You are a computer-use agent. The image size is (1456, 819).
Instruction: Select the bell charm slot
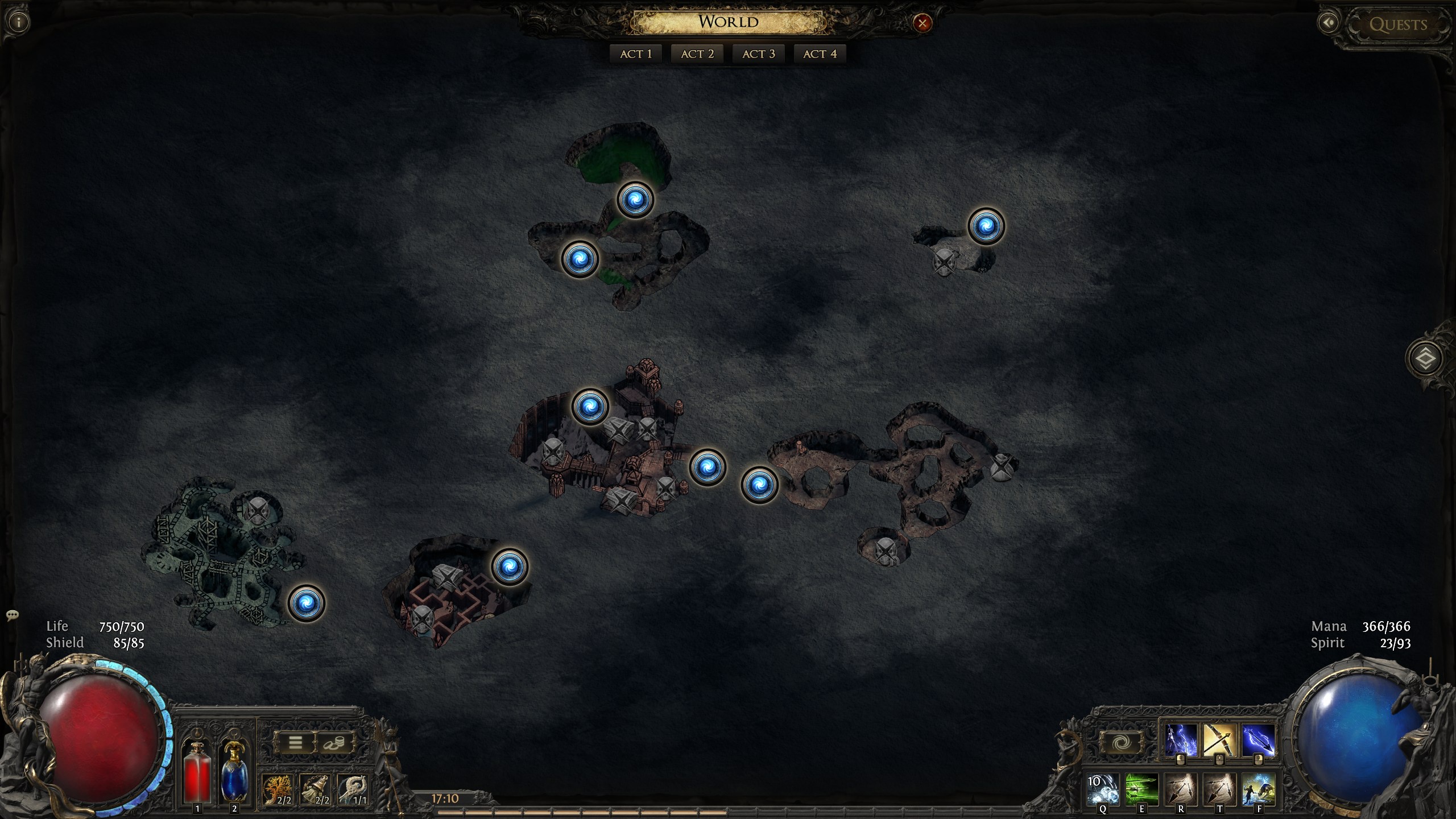tap(316, 789)
